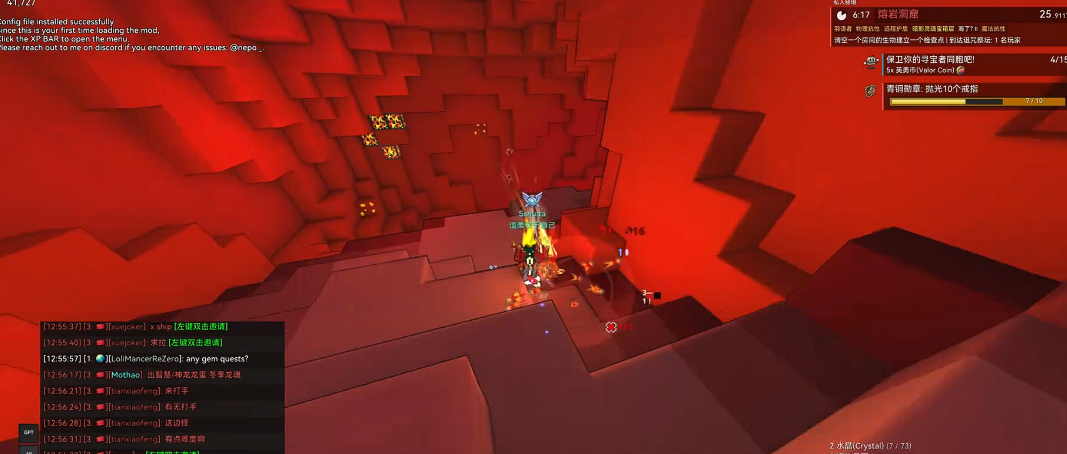Click the bronze badge quest icon
Viewport: 1067px width, 454px height.
871,91
